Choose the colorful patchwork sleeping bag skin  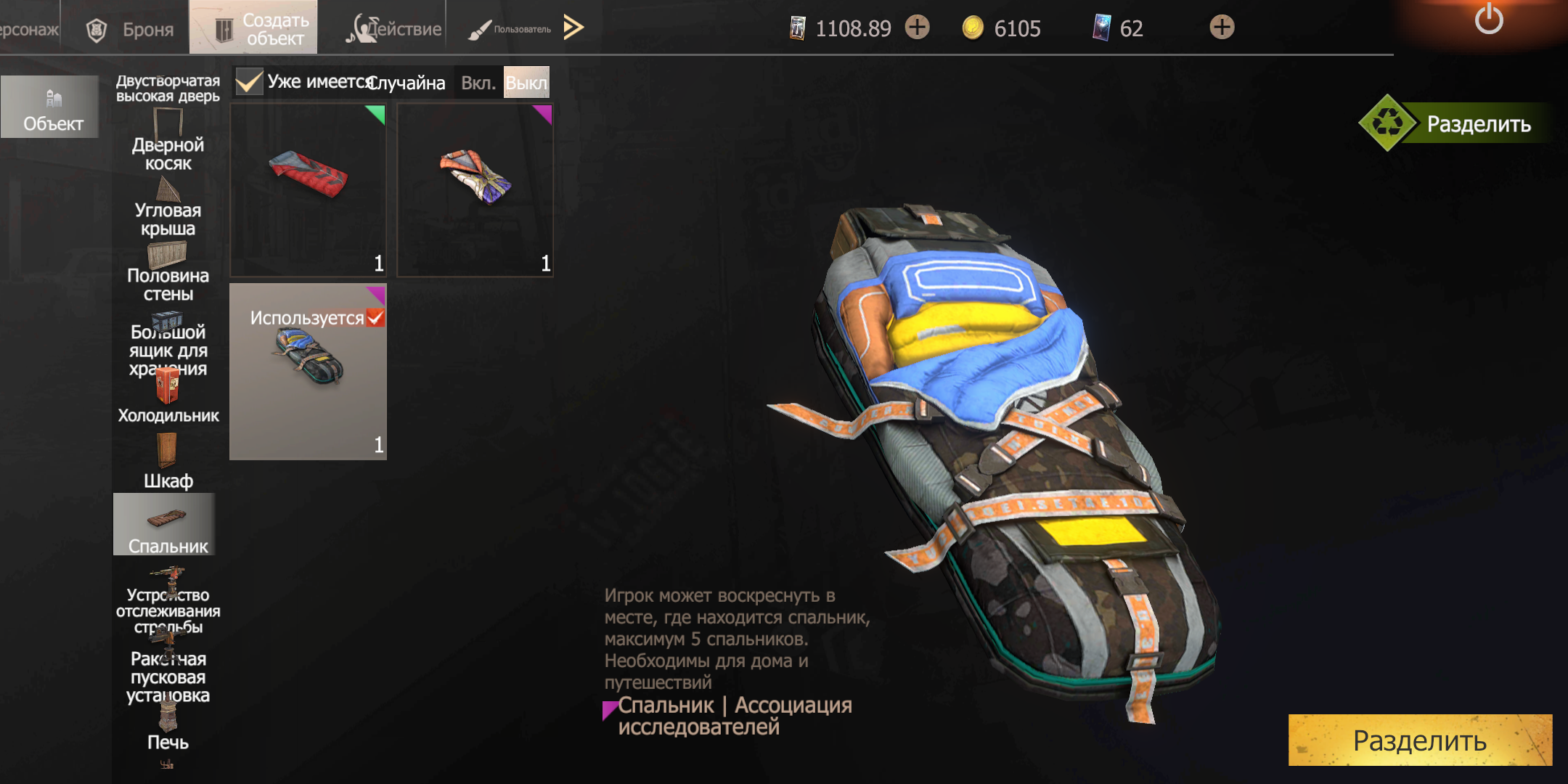point(475,189)
